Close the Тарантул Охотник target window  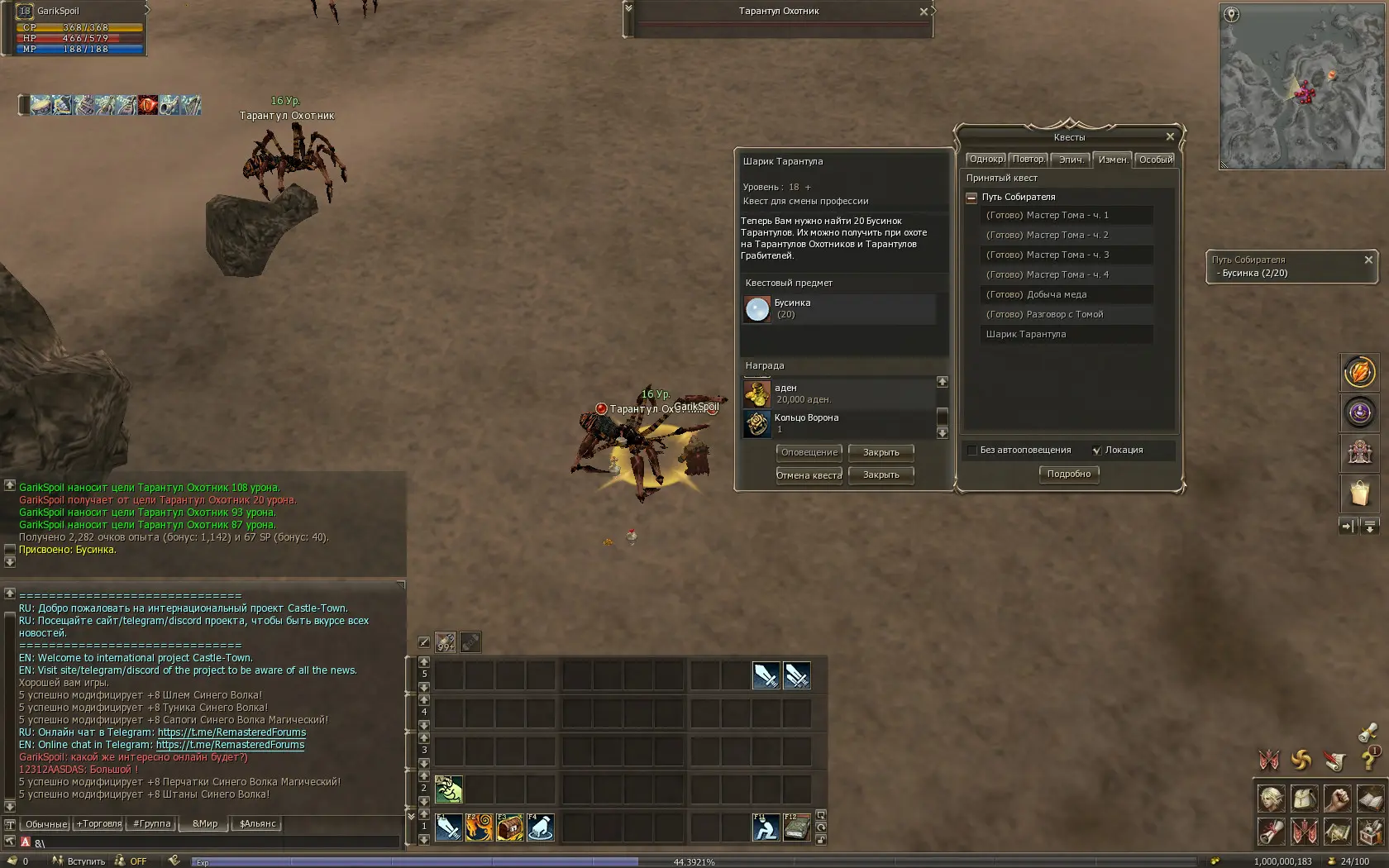tap(924, 12)
